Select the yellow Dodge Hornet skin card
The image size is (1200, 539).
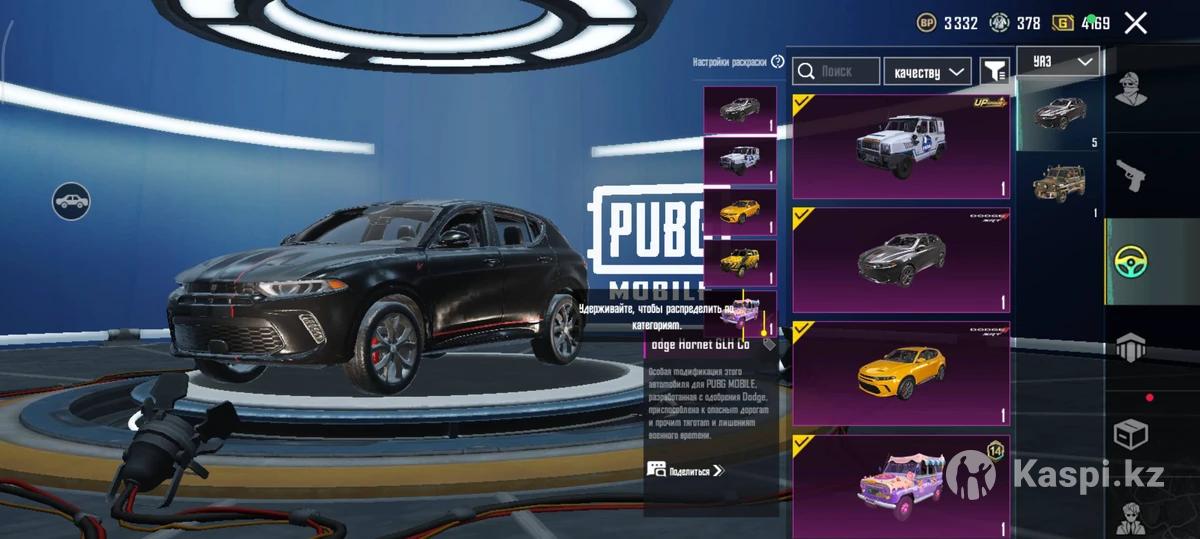tap(900, 373)
